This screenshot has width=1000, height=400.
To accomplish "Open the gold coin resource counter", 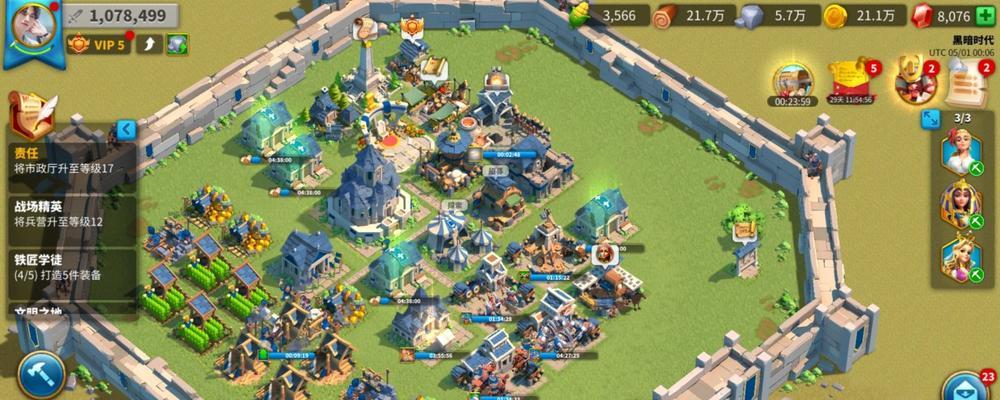I will coord(866,15).
